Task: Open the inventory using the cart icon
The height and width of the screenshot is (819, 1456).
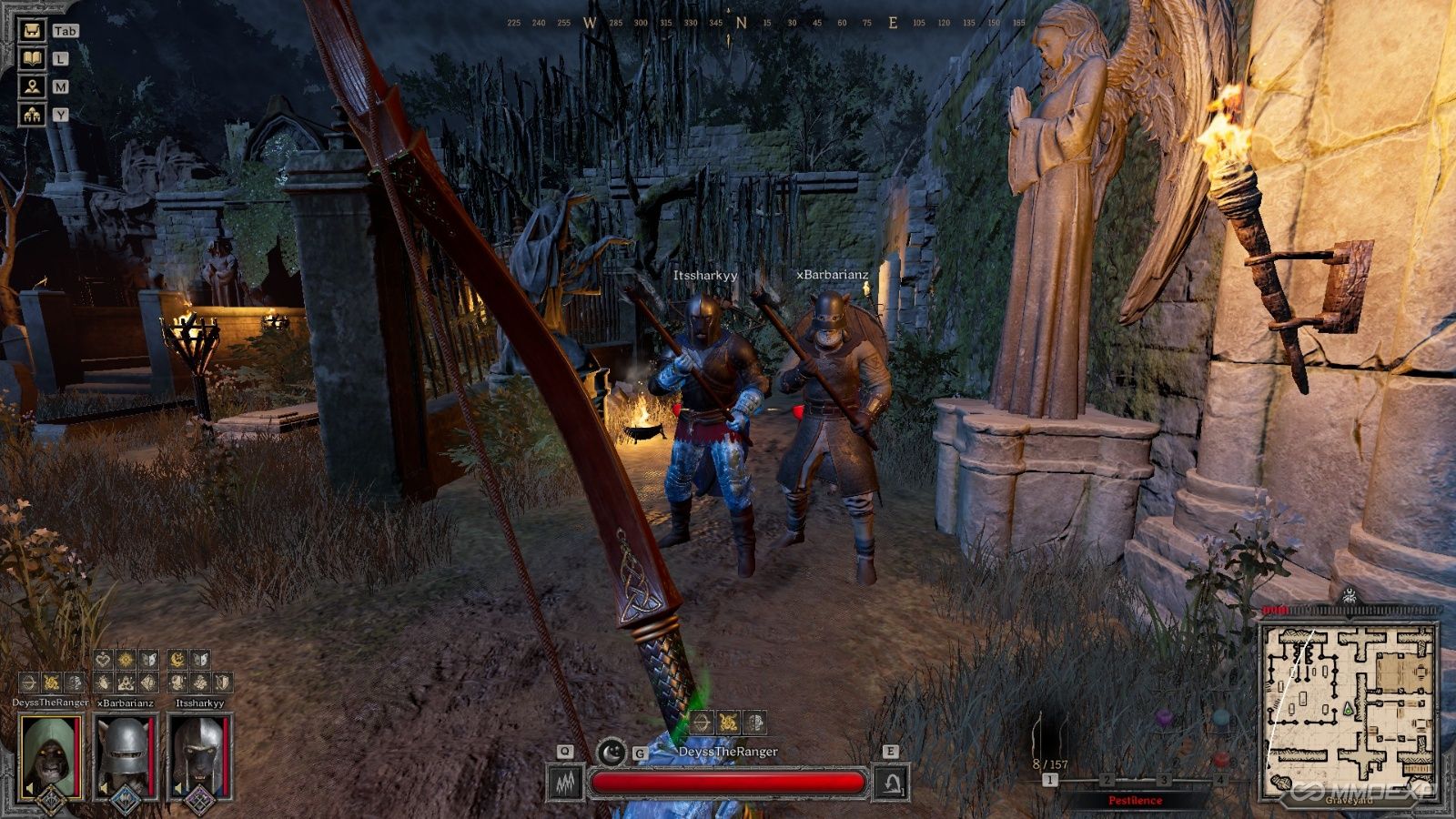Action: click(32, 30)
